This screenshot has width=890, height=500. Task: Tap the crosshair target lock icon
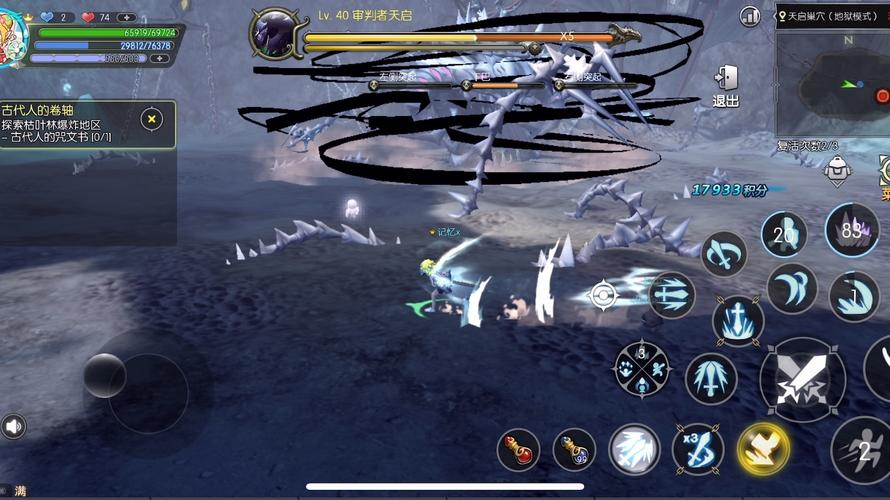(603, 295)
